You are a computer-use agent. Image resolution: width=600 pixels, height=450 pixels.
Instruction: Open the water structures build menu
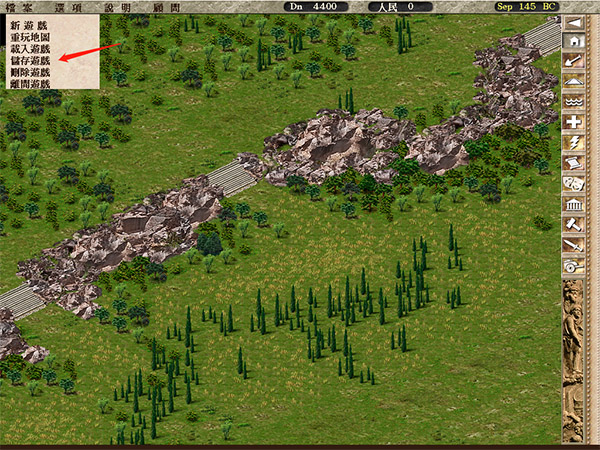point(574,102)
